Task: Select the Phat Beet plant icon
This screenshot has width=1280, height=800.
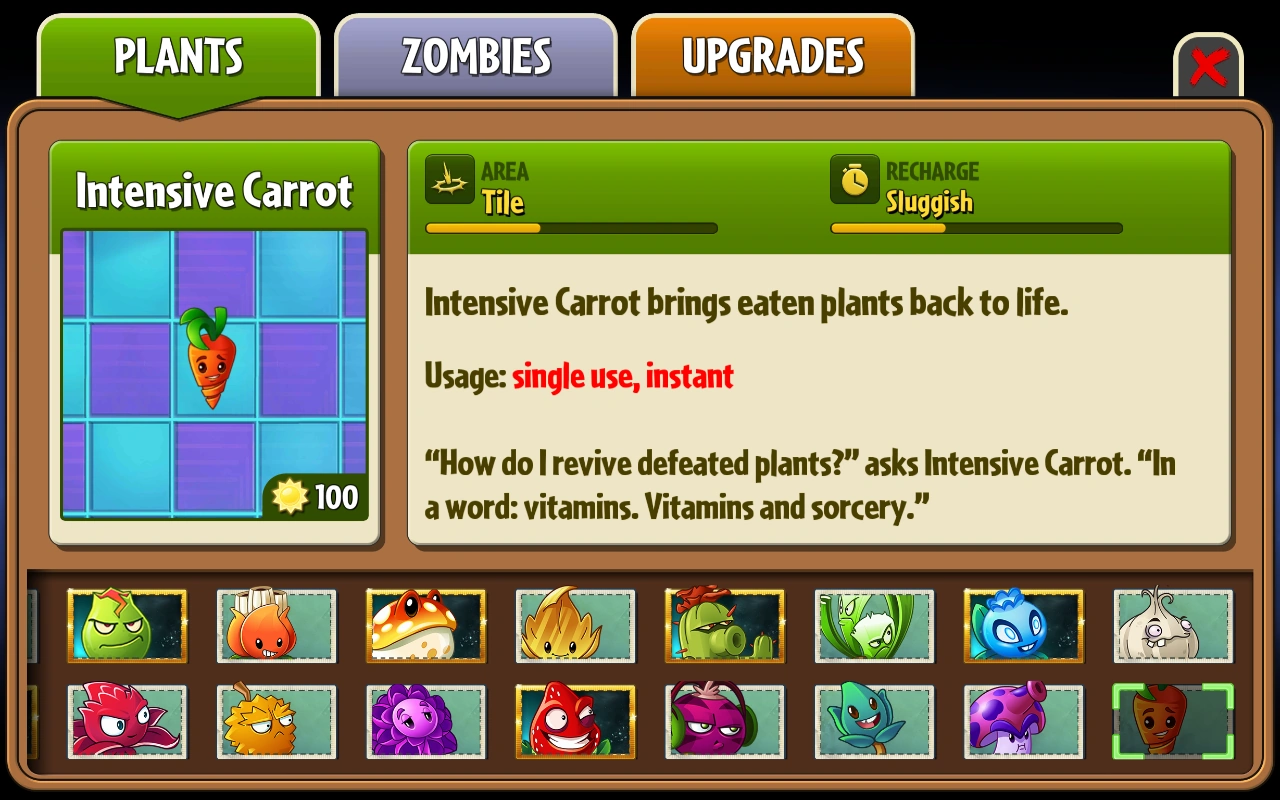Action: click(x=724, y=721)
